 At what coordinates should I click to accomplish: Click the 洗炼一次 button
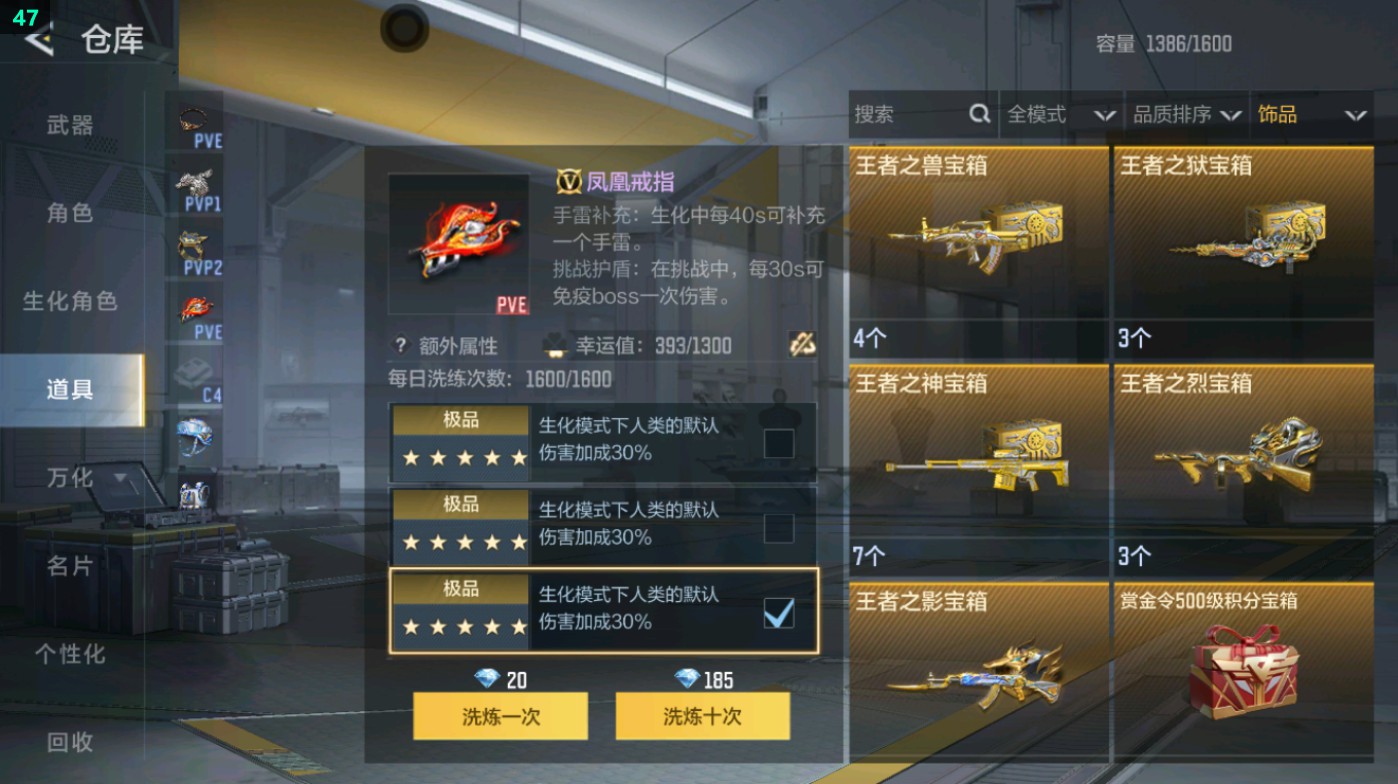coord(499,716)
